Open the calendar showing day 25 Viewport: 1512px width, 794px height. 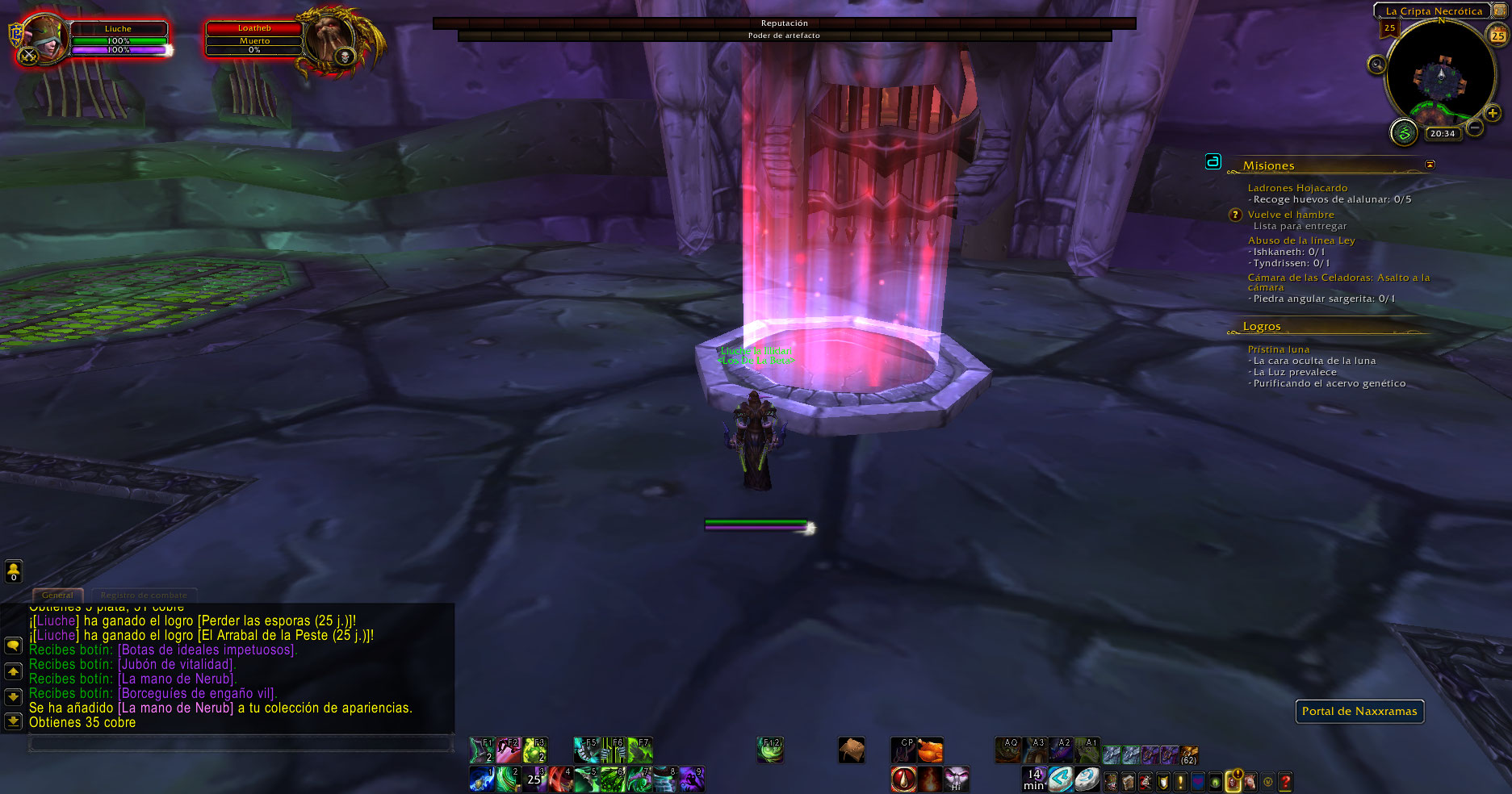coord(1497,35)
